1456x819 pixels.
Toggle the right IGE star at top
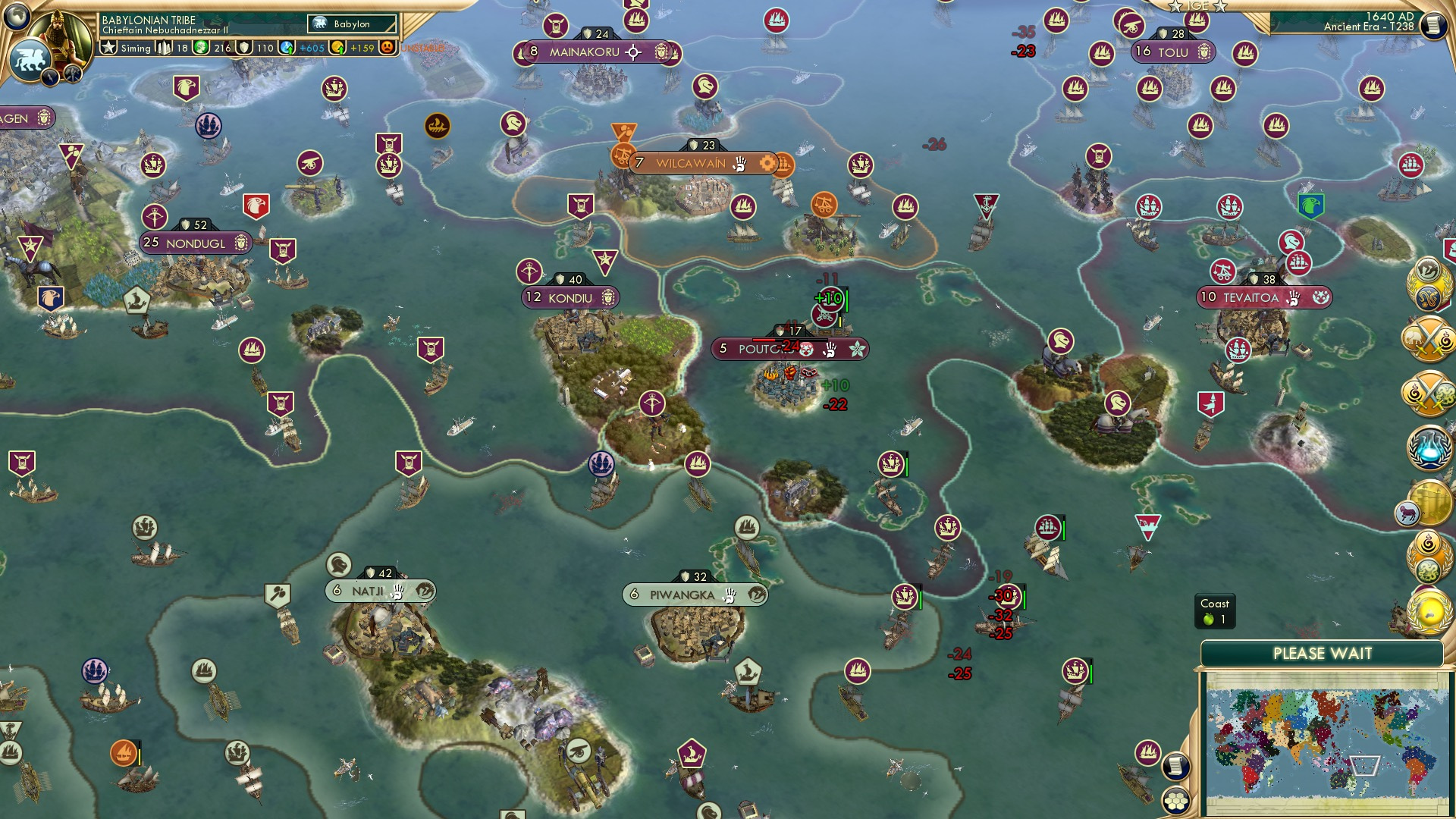[1221, 7]
